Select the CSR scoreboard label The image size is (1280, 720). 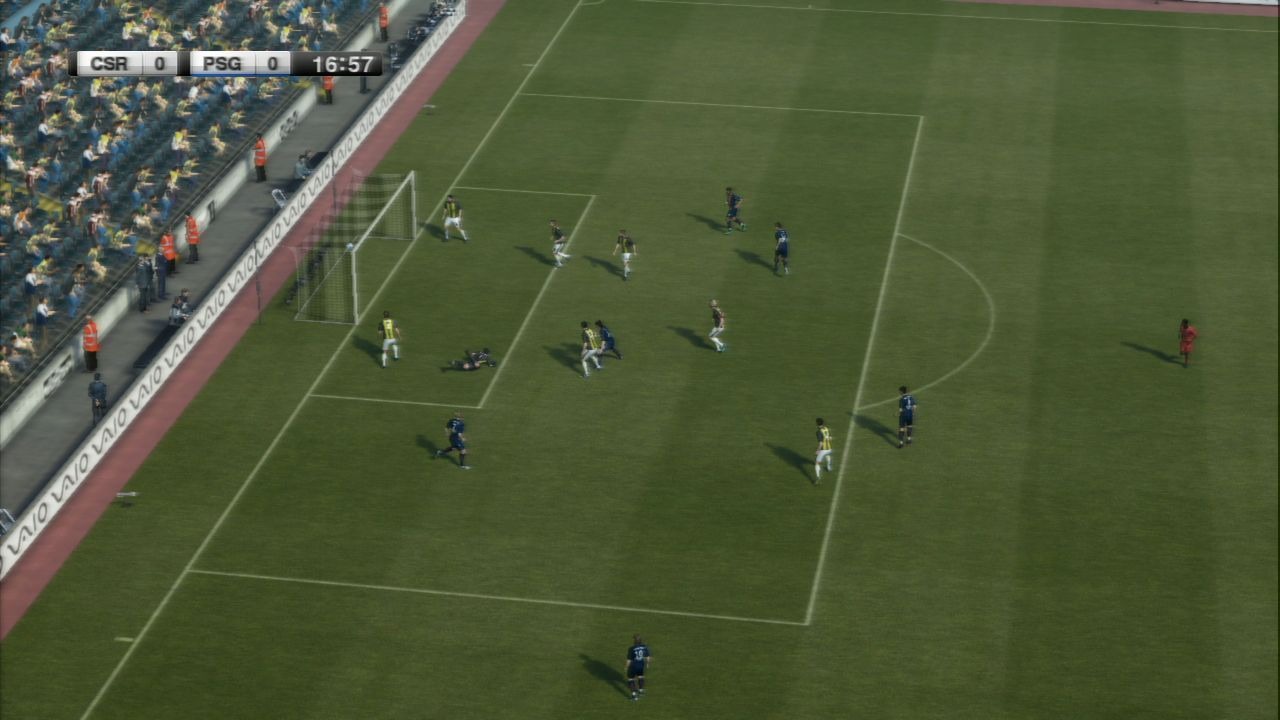108,62
